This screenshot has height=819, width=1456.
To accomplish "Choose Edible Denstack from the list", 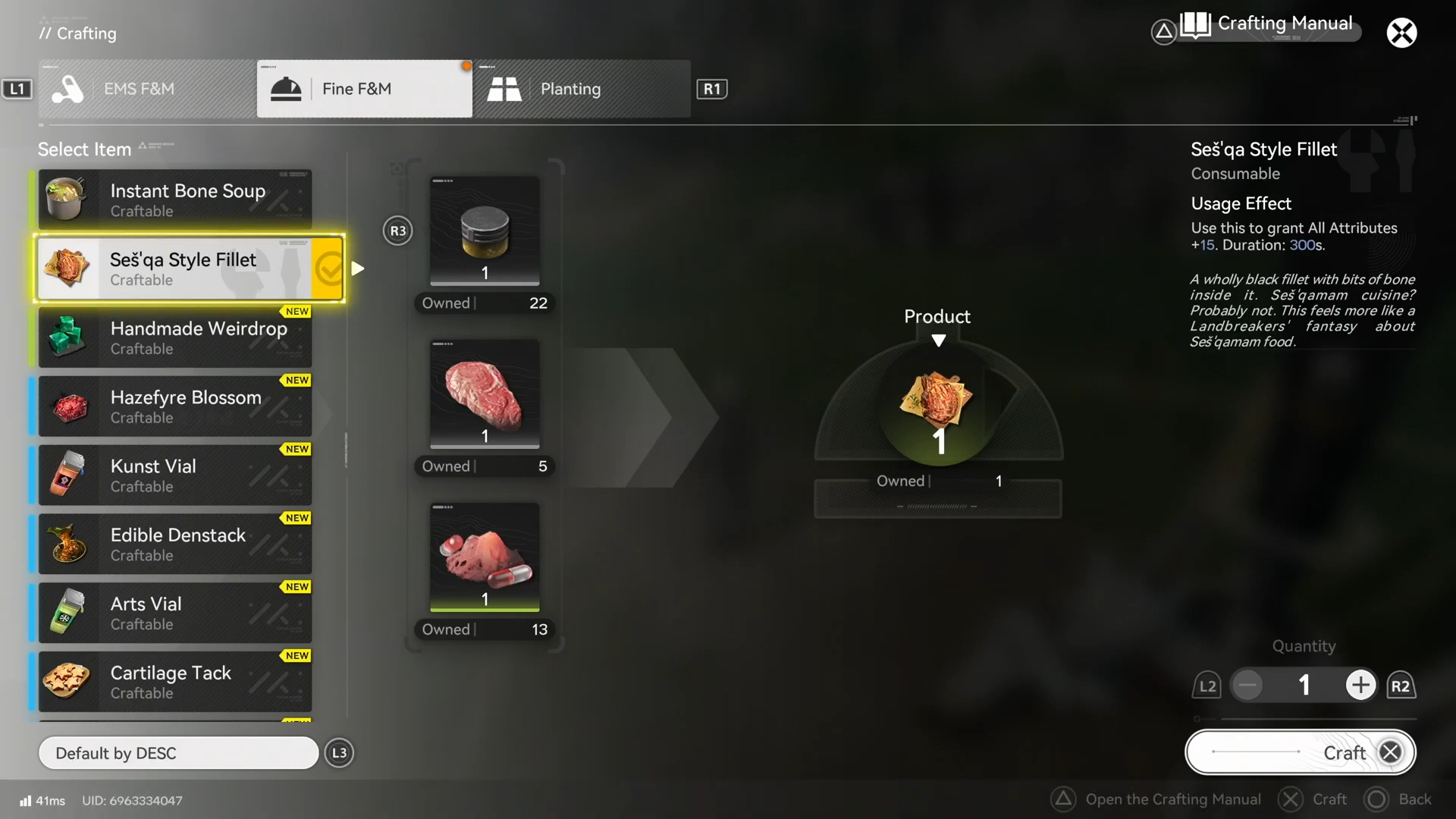I will pyautogui.click(x=175, y=544).
